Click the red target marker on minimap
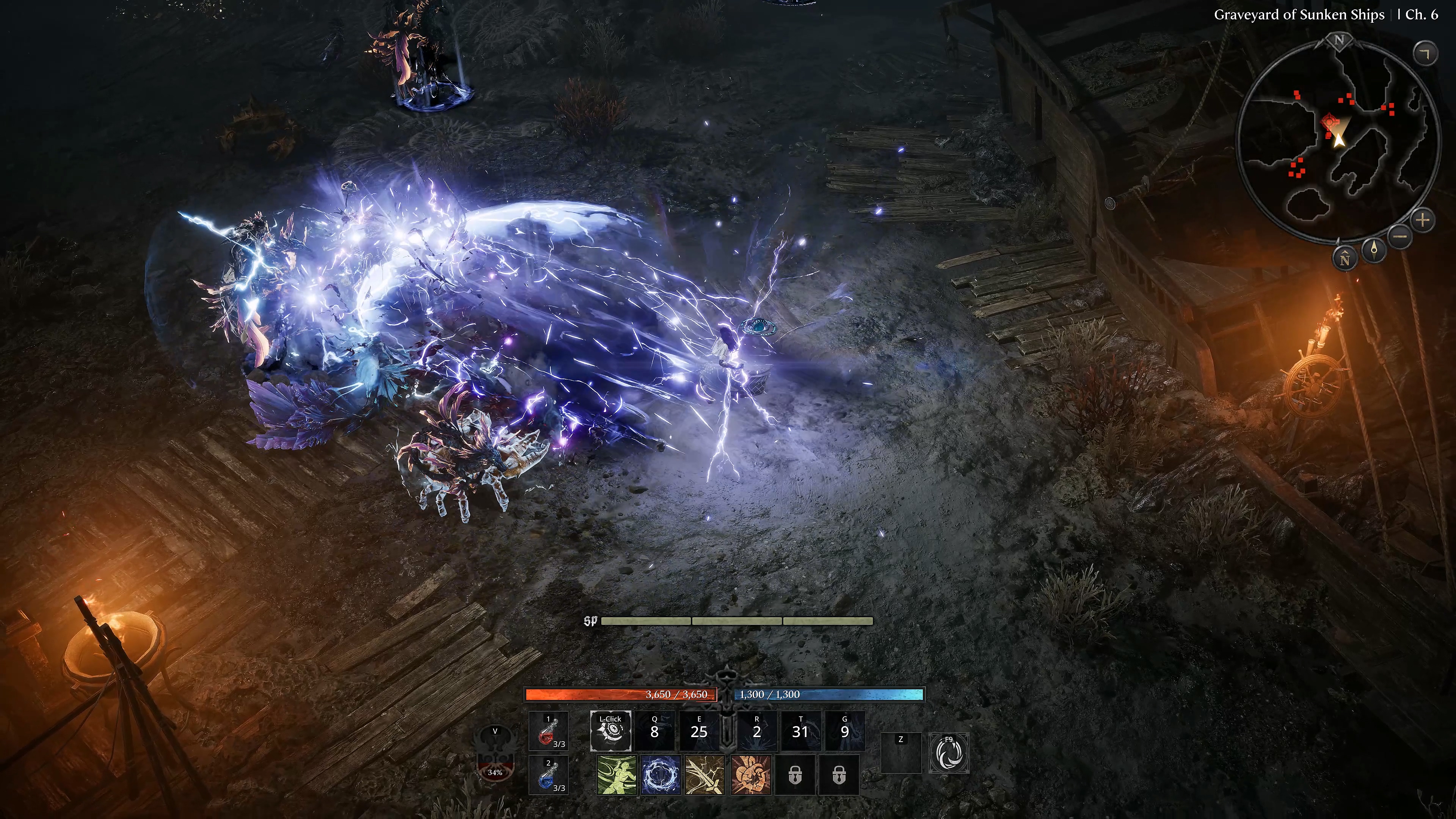This screenshot has width=1456, height=819. (x=1329, y=121)
